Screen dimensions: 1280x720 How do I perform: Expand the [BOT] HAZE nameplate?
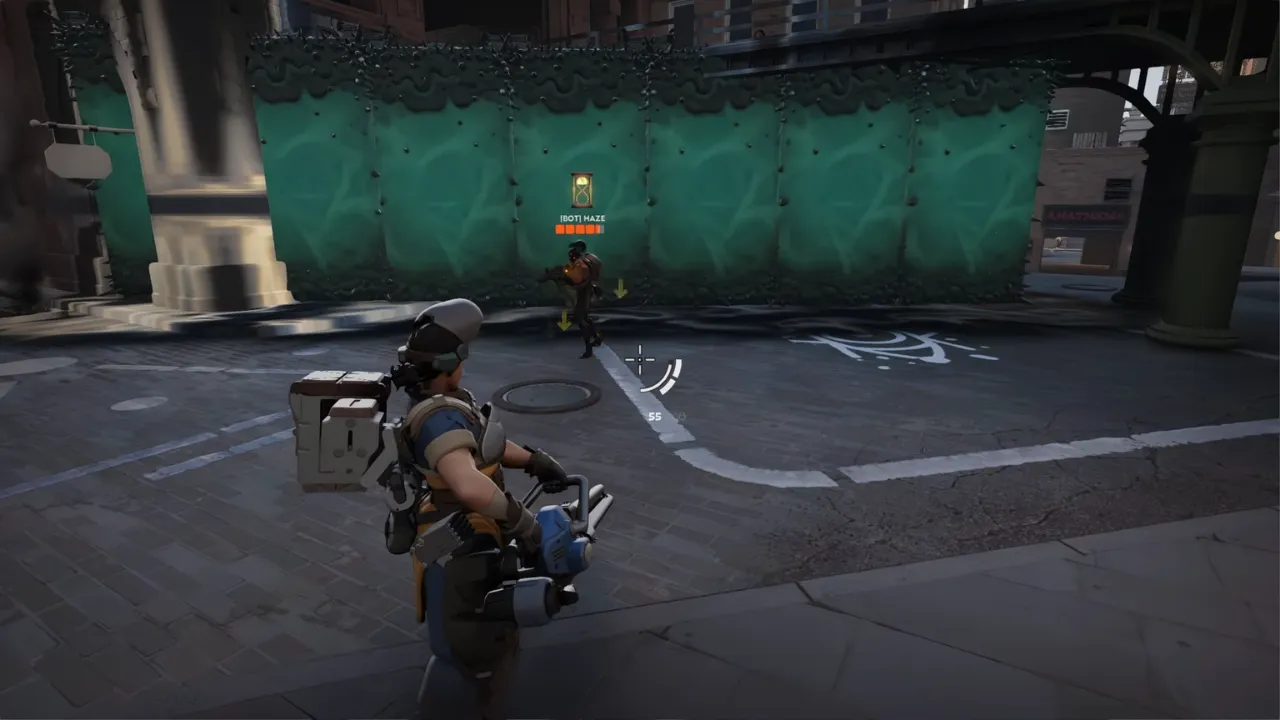[582, 218]
